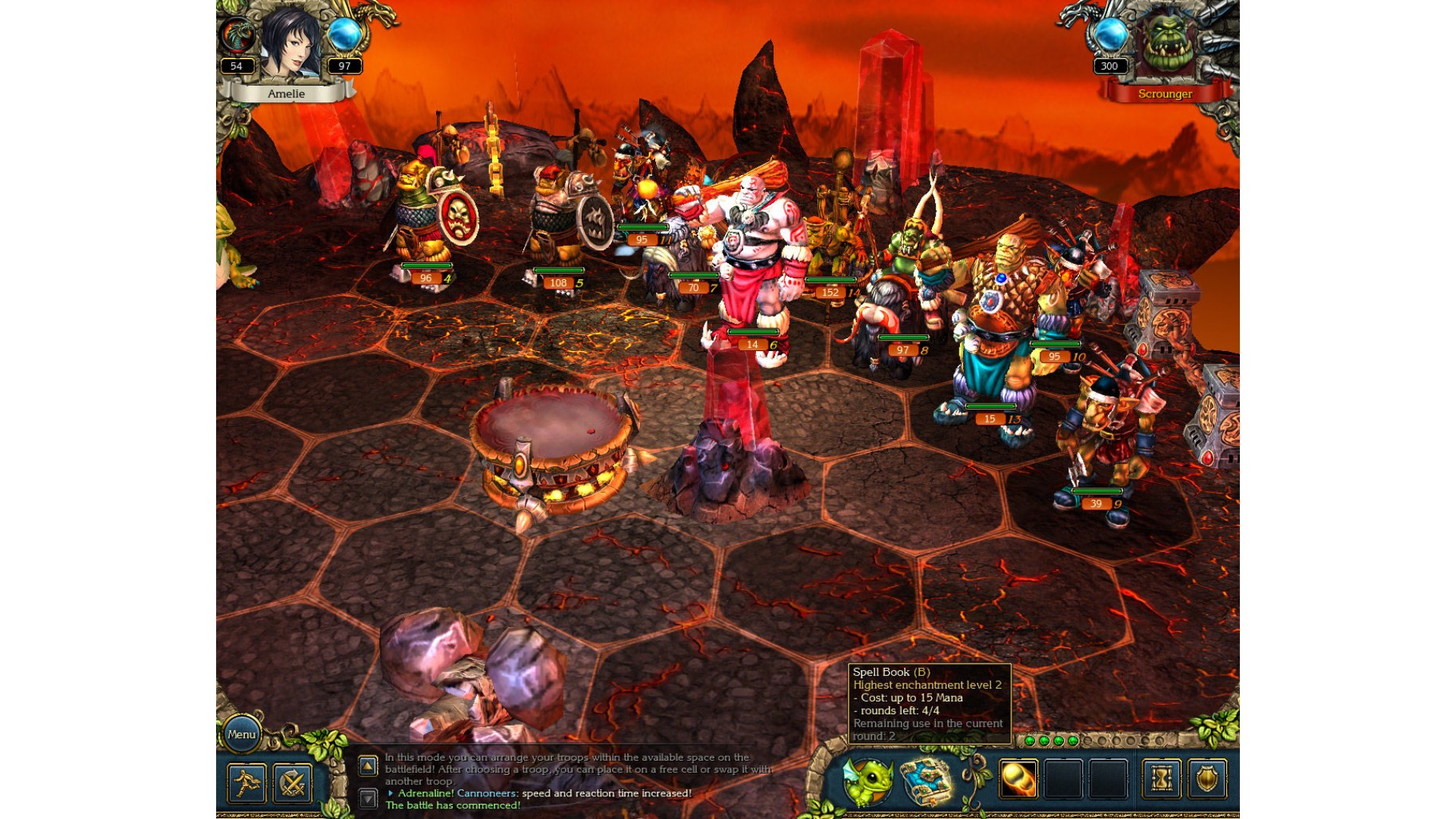Open the round Menu button
This screenshot has height=819, width=1456.
tap(242, 734)
